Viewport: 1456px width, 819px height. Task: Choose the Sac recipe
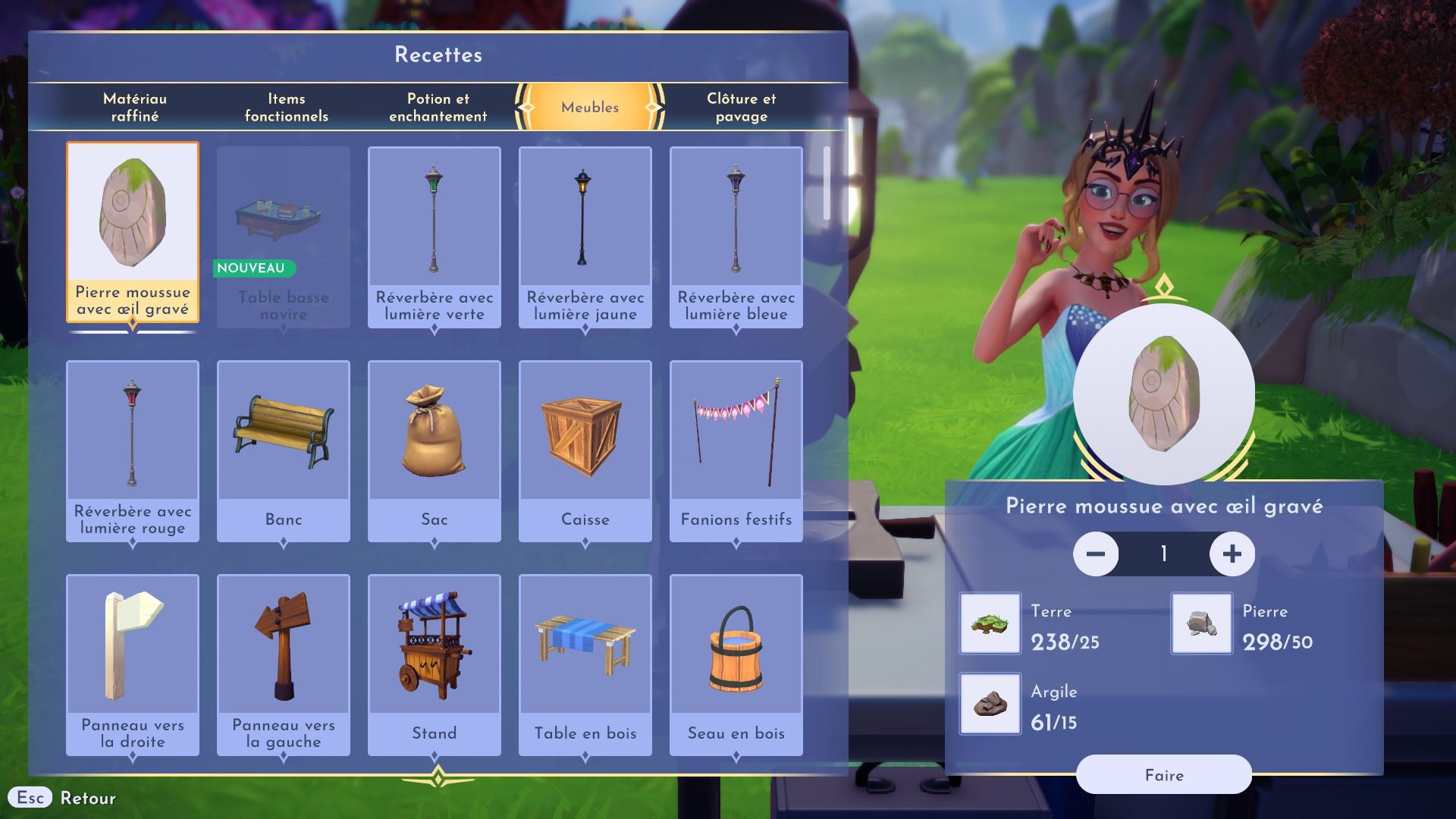click(x=434, y=450)
